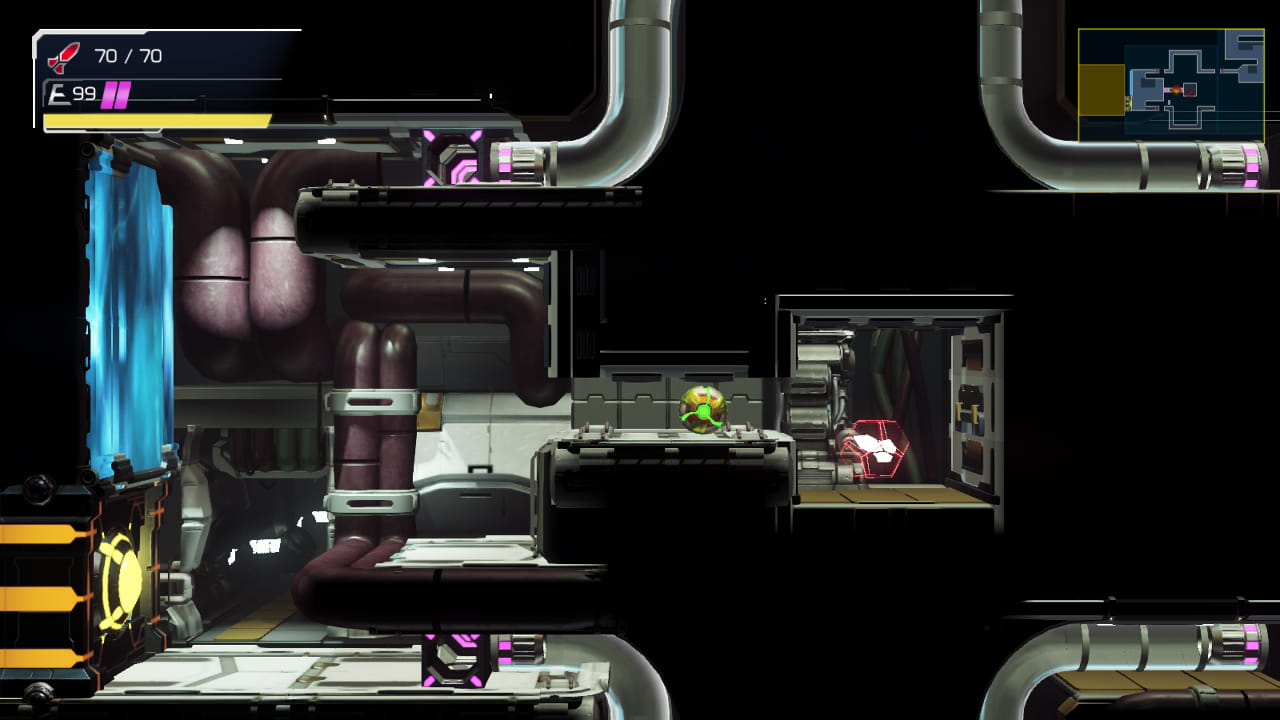The image size is (1280, 720).
Task: Click the yellow checkpoint squares on the minimap edge
Action: 1128,102
